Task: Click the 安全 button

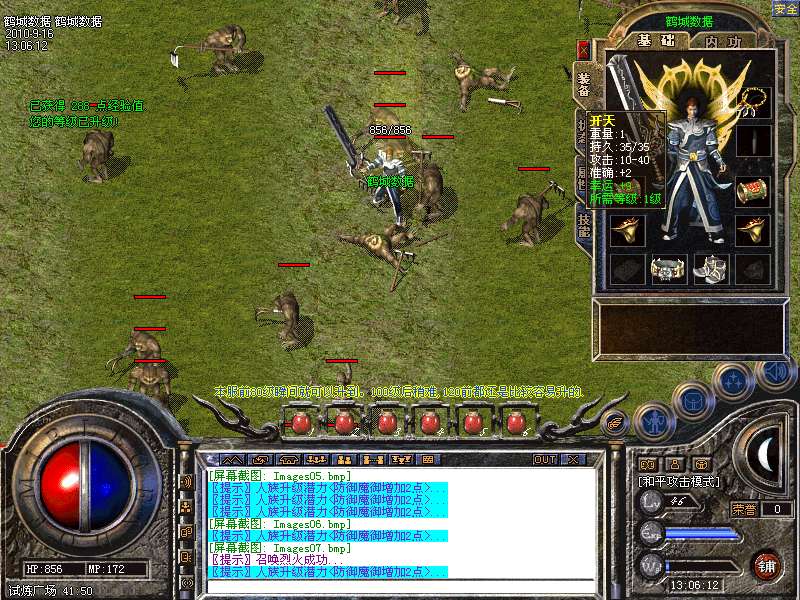Action: click(785, 8)
